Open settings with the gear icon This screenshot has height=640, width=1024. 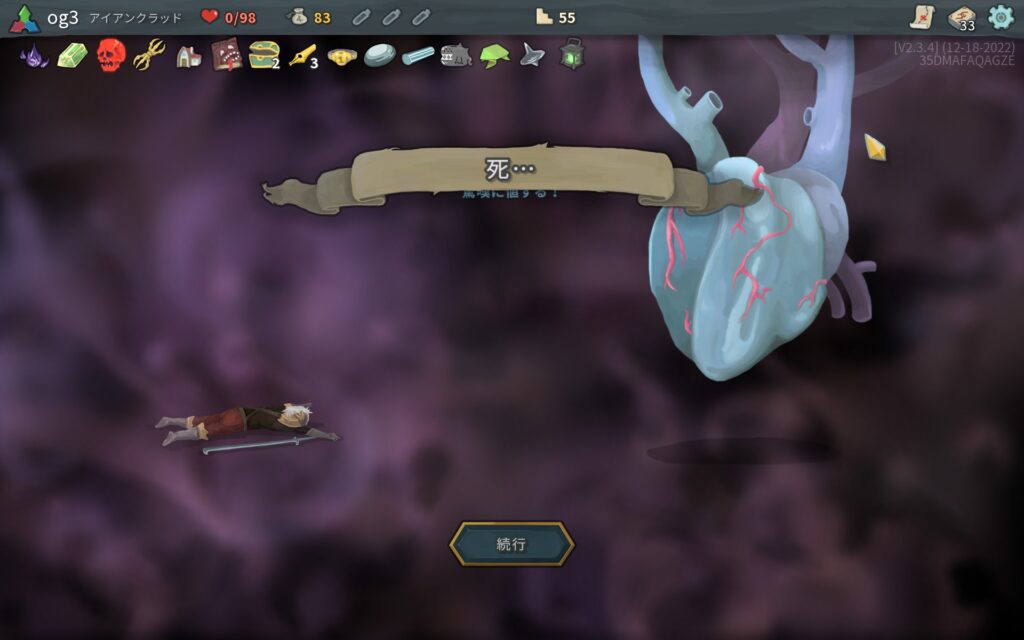pyautogui.click(x=1000, y=17)
